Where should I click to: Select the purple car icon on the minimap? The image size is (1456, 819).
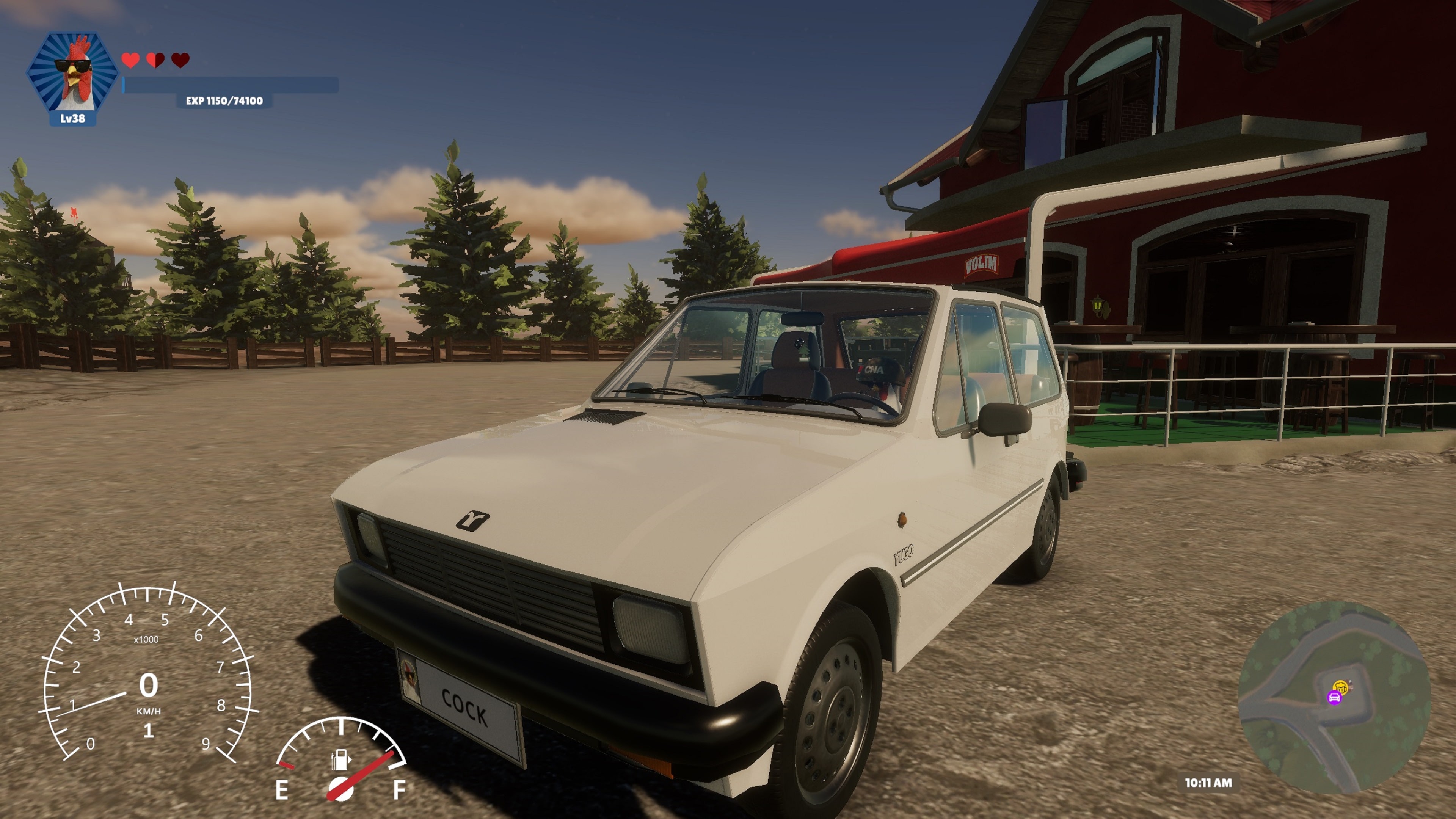1335,698
